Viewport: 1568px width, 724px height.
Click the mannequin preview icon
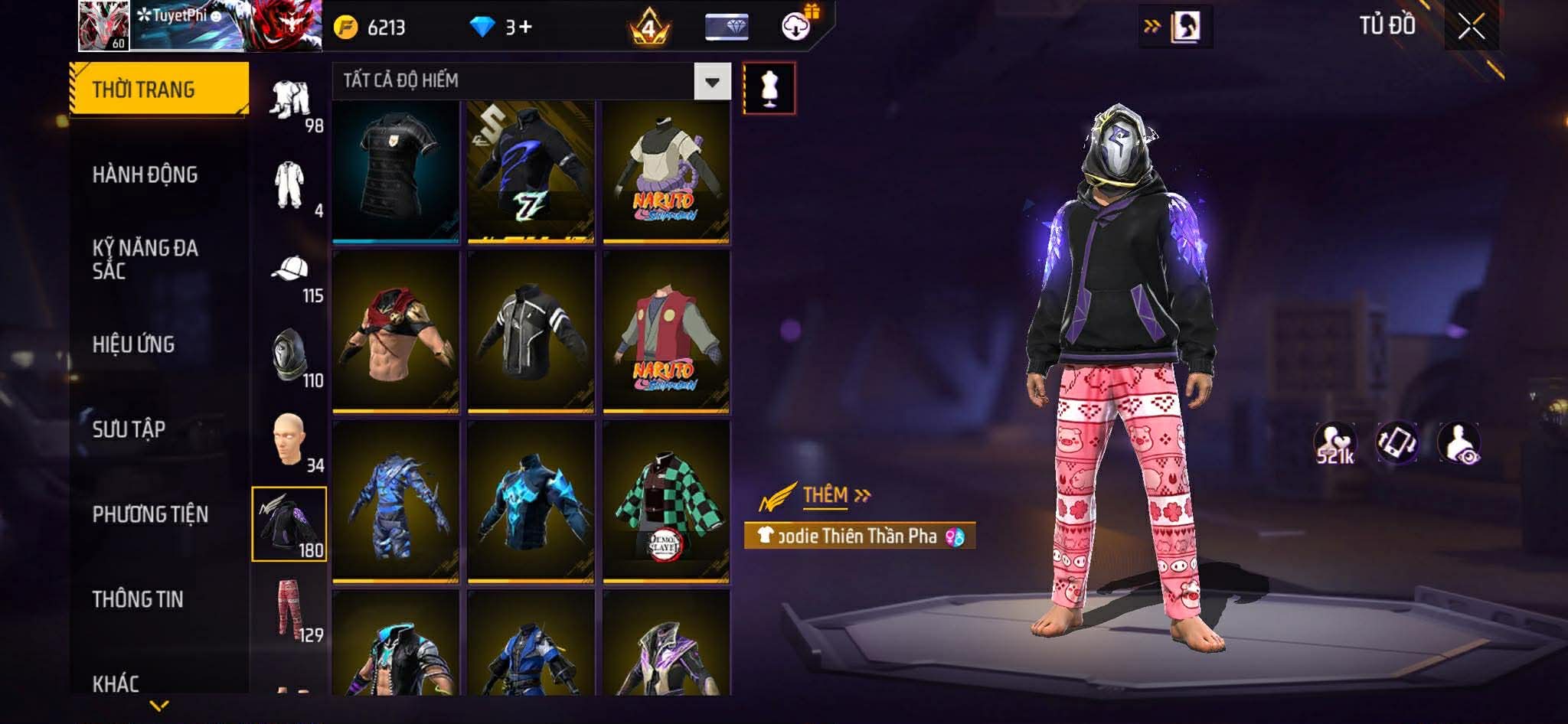click(769, 89)
